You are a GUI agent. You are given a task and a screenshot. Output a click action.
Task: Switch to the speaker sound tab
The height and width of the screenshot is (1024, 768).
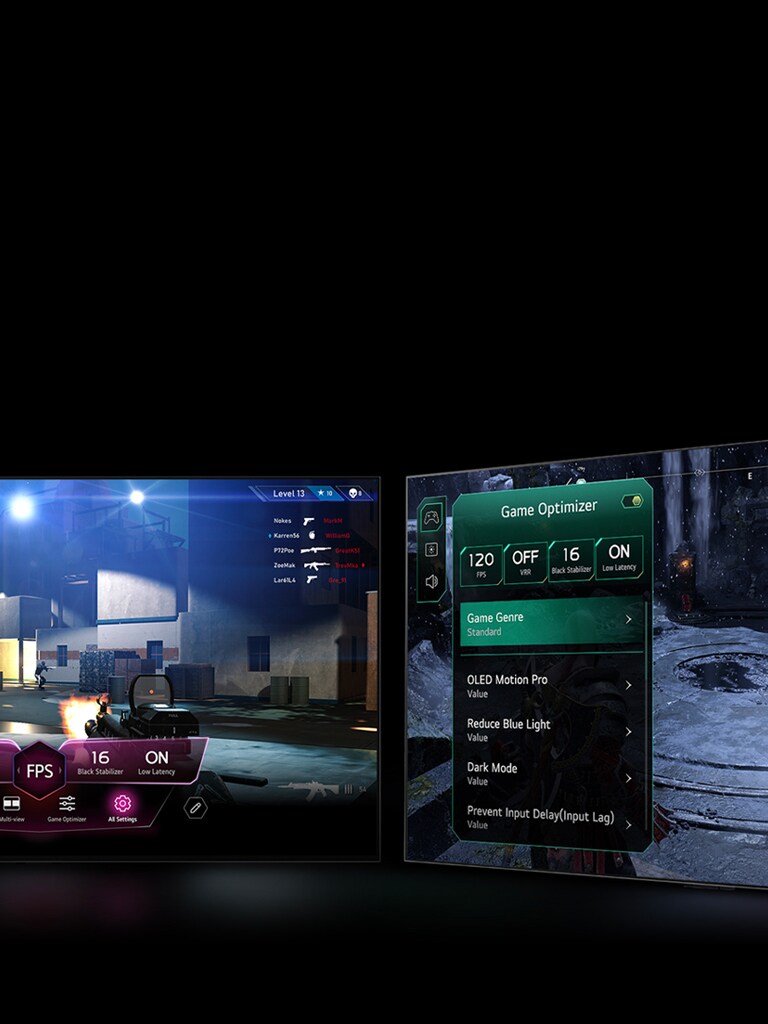pyautogui.click(x=431, y=581)
